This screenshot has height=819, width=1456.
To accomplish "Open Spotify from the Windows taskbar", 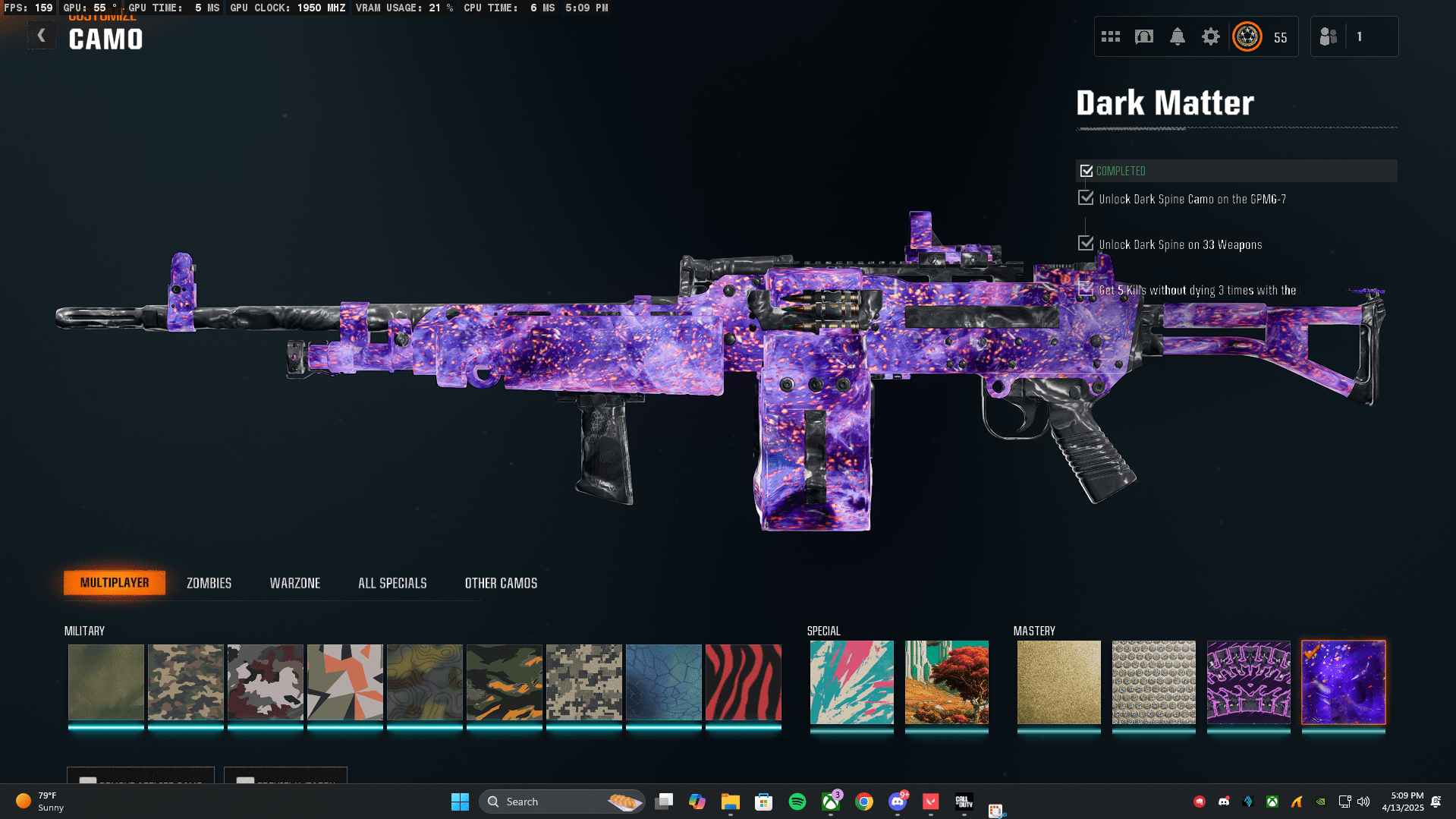I will [x=797, y=802].
